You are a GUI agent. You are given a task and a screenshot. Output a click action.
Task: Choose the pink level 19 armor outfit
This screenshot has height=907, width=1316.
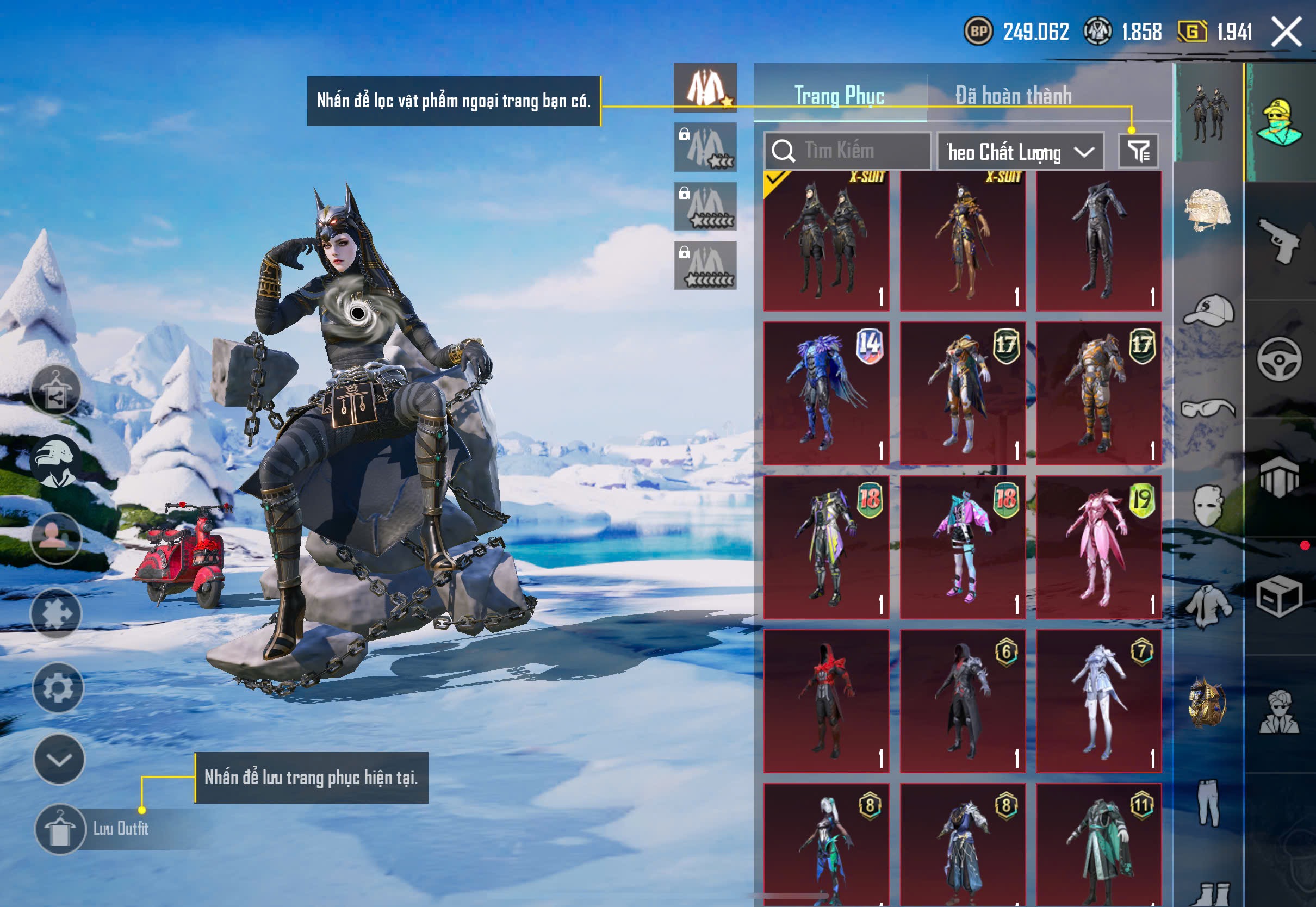(1098, 547)
